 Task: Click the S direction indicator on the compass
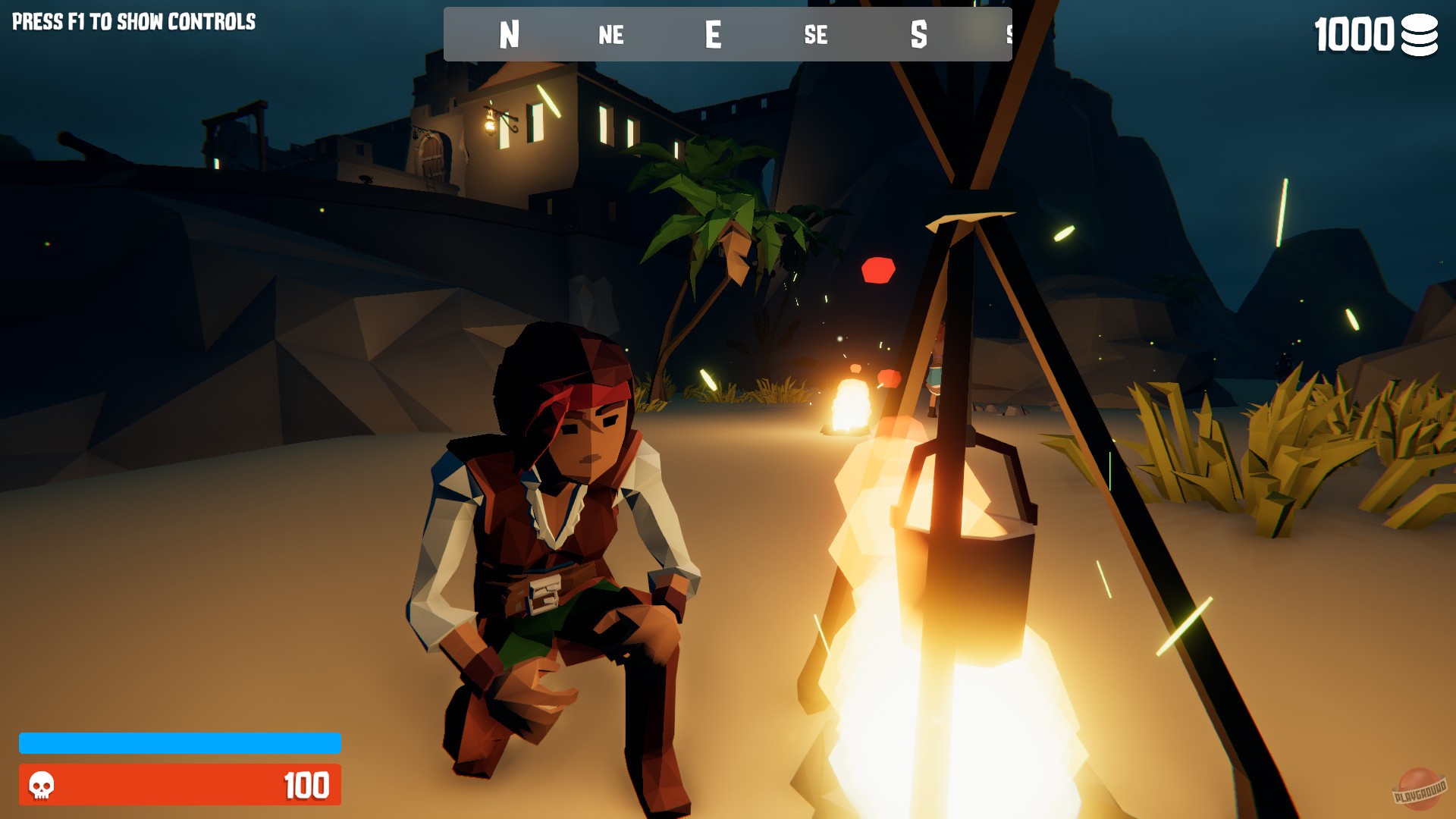(x=919, y=34)
